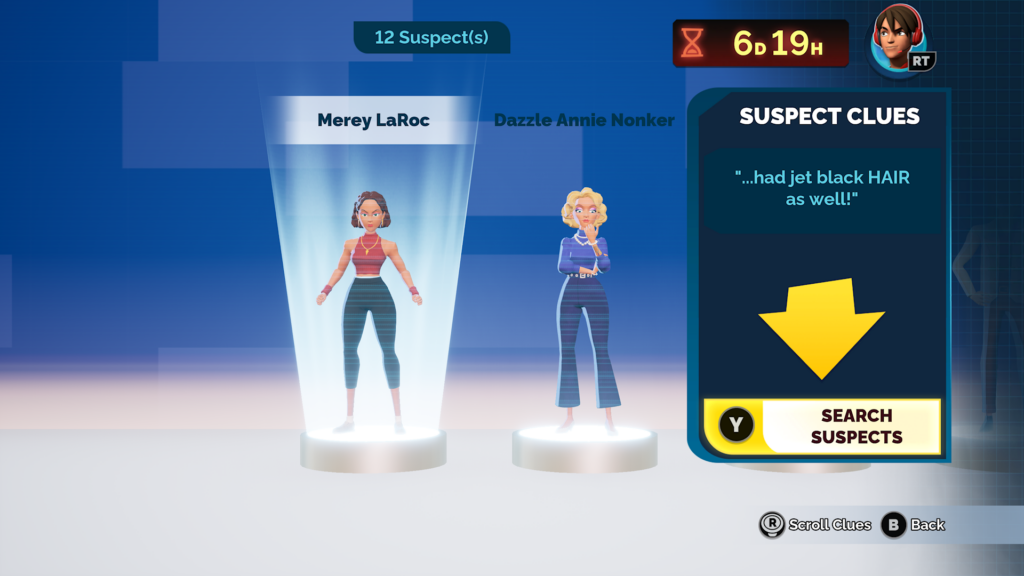Go back with the Back option

tap(913, 525)
